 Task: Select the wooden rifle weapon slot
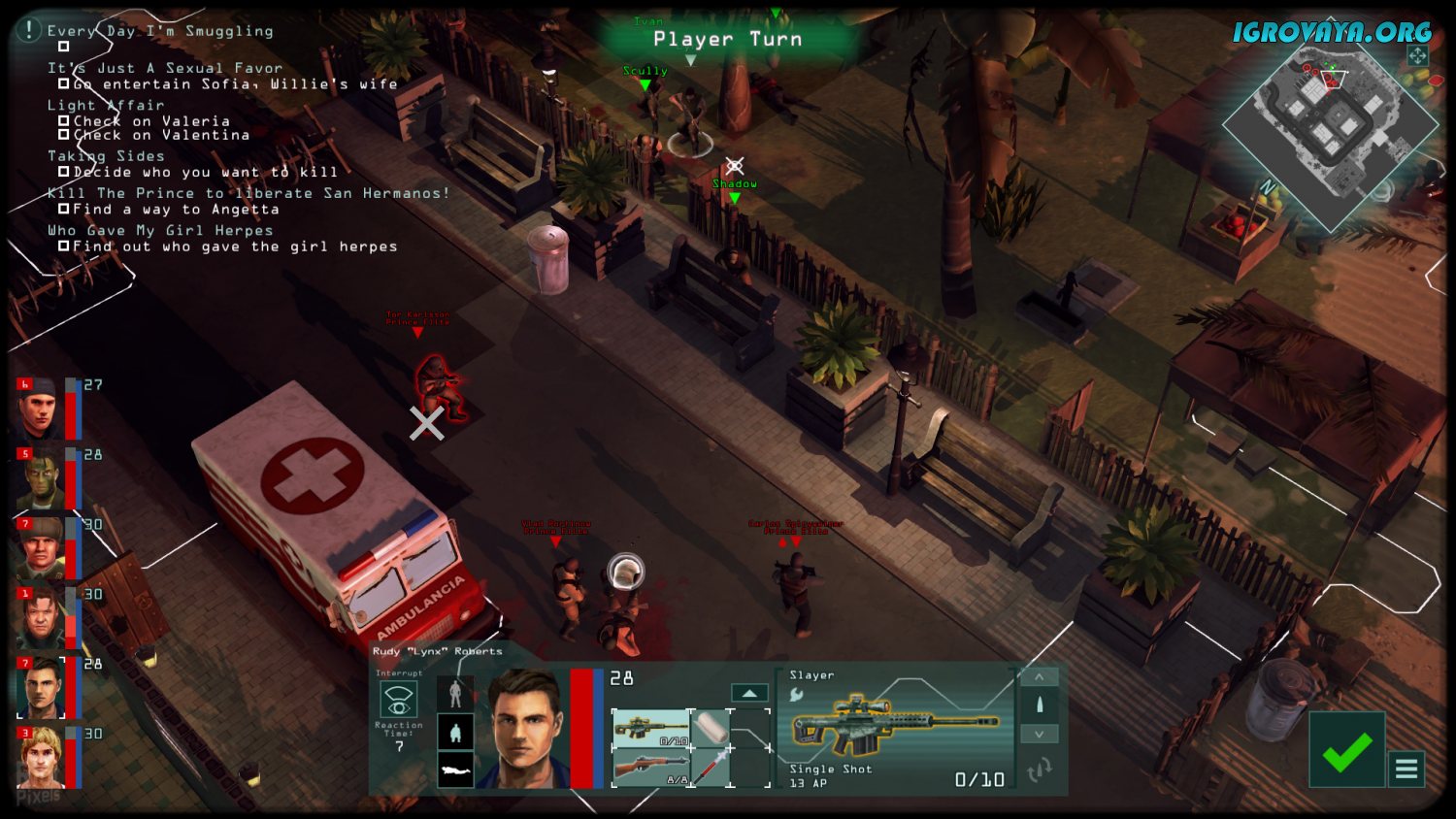(x=651, y=769)
